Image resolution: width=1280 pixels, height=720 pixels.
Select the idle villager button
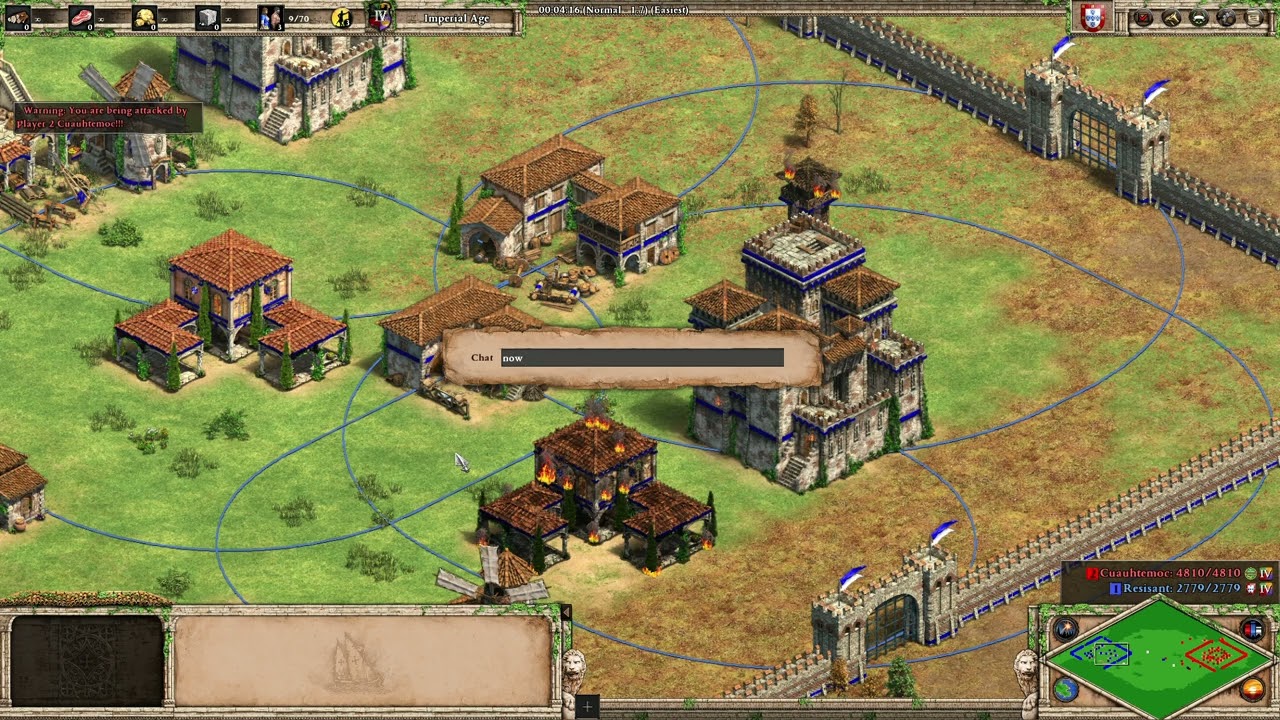(342, 17)
